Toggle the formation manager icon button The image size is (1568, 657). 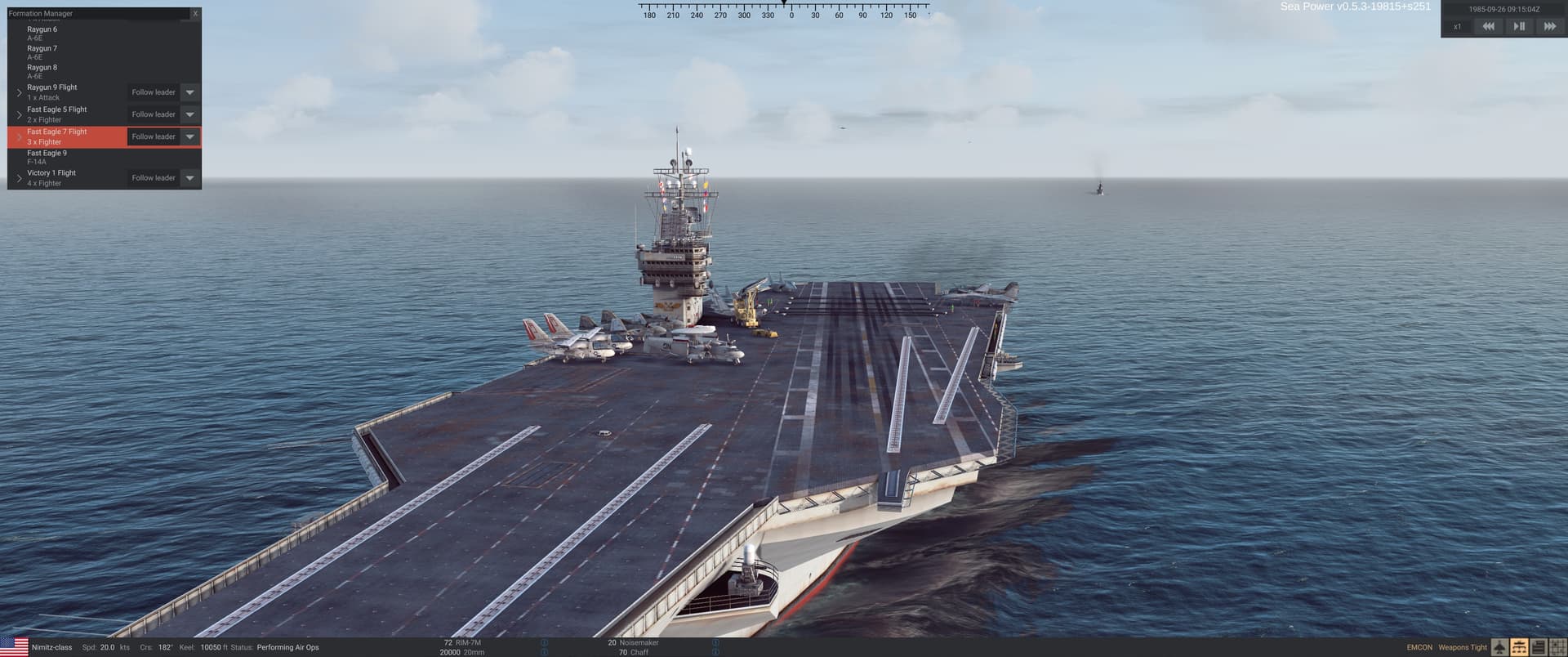[x=1519, y=648]
